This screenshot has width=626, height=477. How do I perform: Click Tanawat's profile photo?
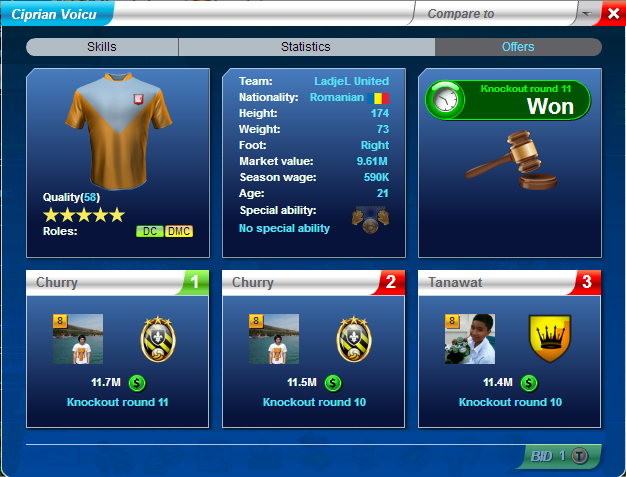470,340
